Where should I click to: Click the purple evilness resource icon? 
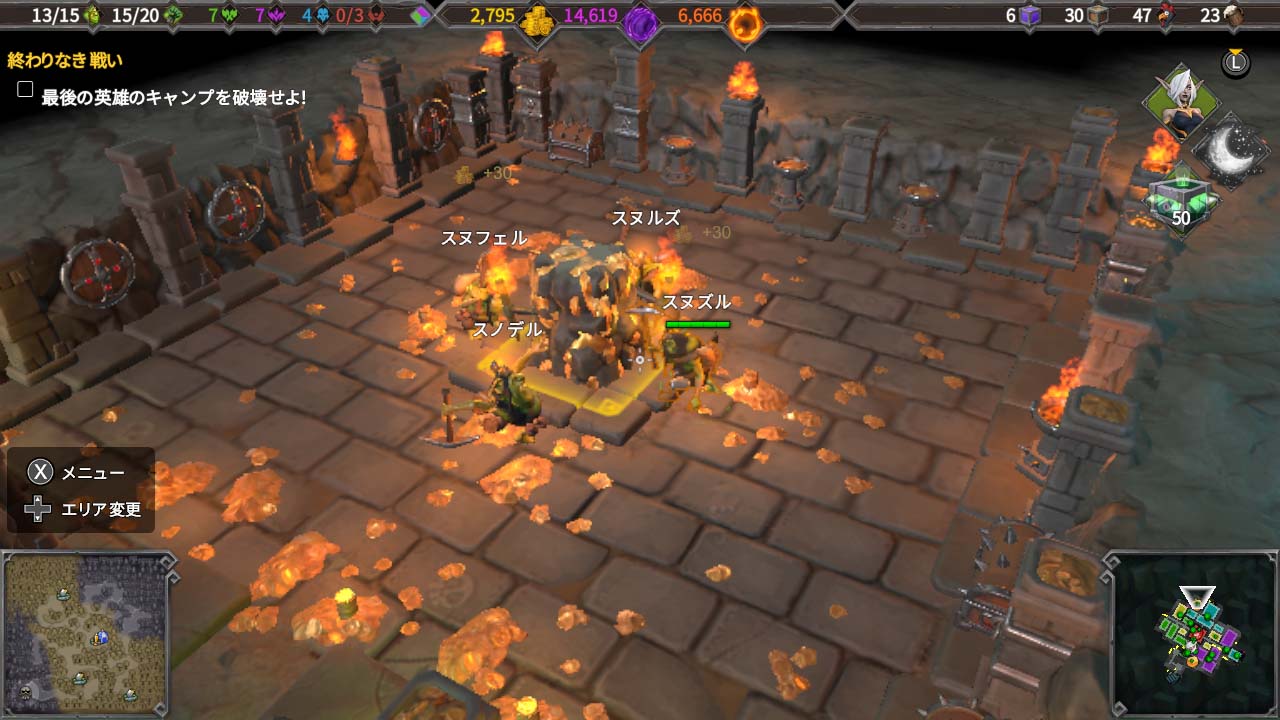click(x=639, y=18)
